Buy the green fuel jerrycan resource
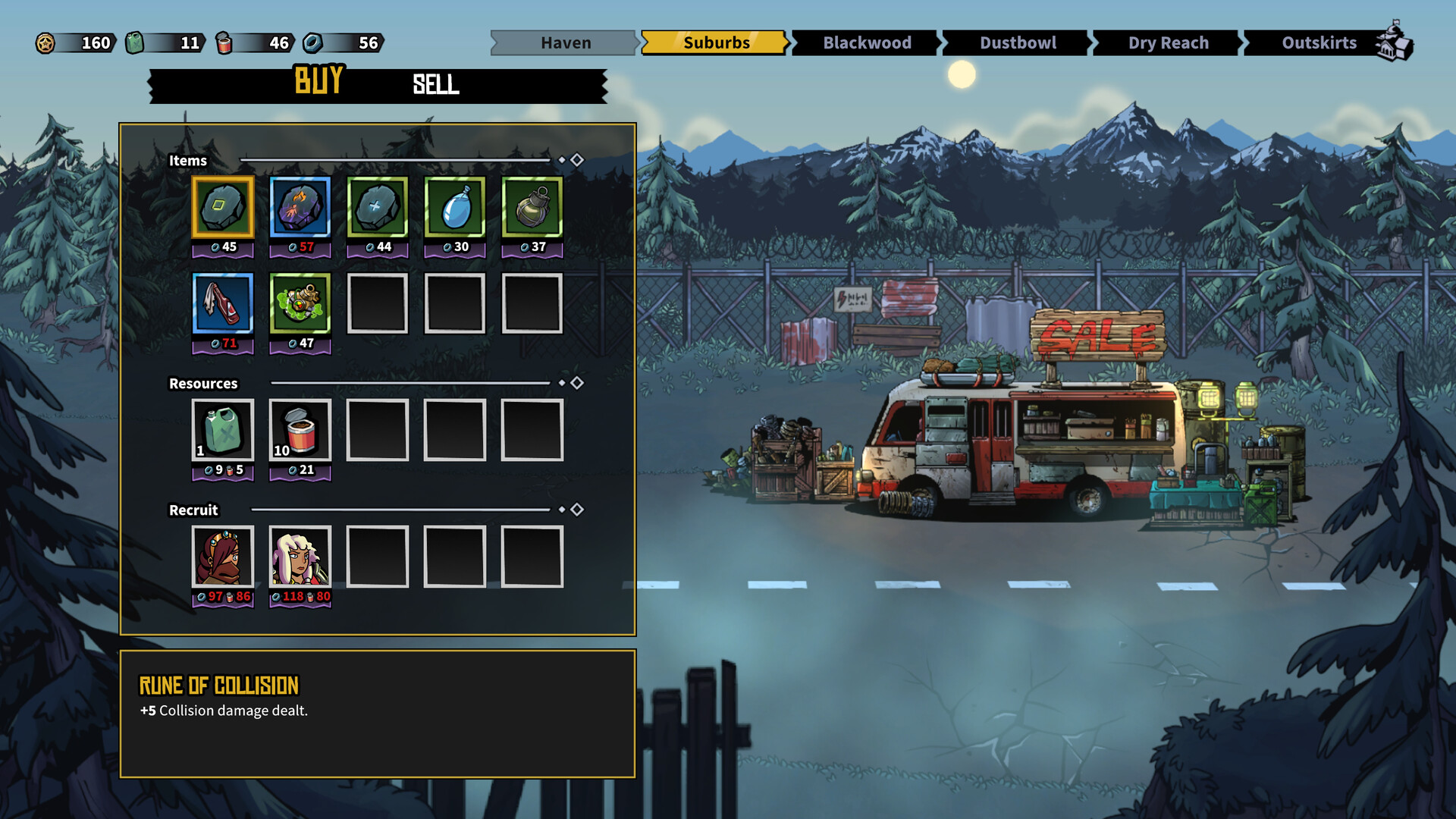 (x=223, y=430)
